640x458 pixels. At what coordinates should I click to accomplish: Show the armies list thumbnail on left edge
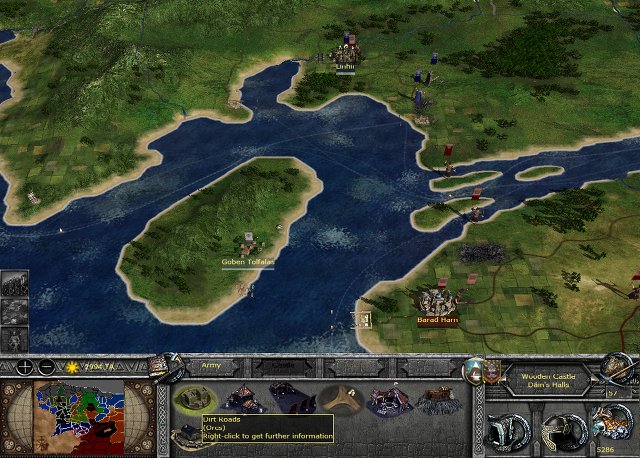click(x=14, y=284)
